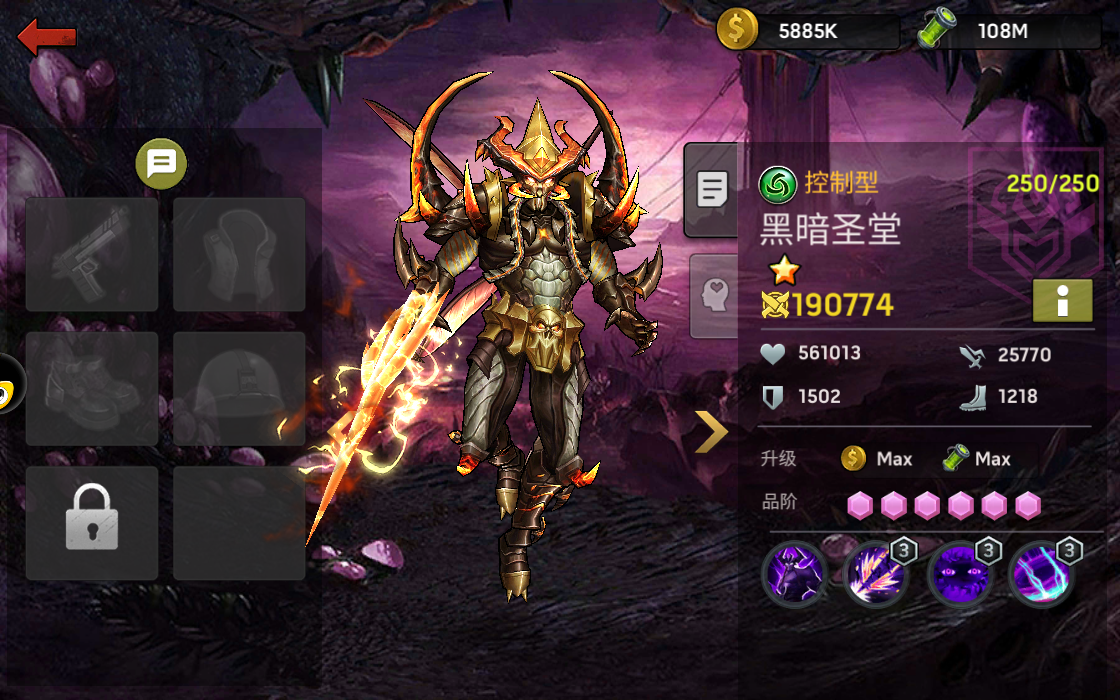The image size is (1120, 700).
Task: Select the vest armor equipment slot
Action: 239,254
